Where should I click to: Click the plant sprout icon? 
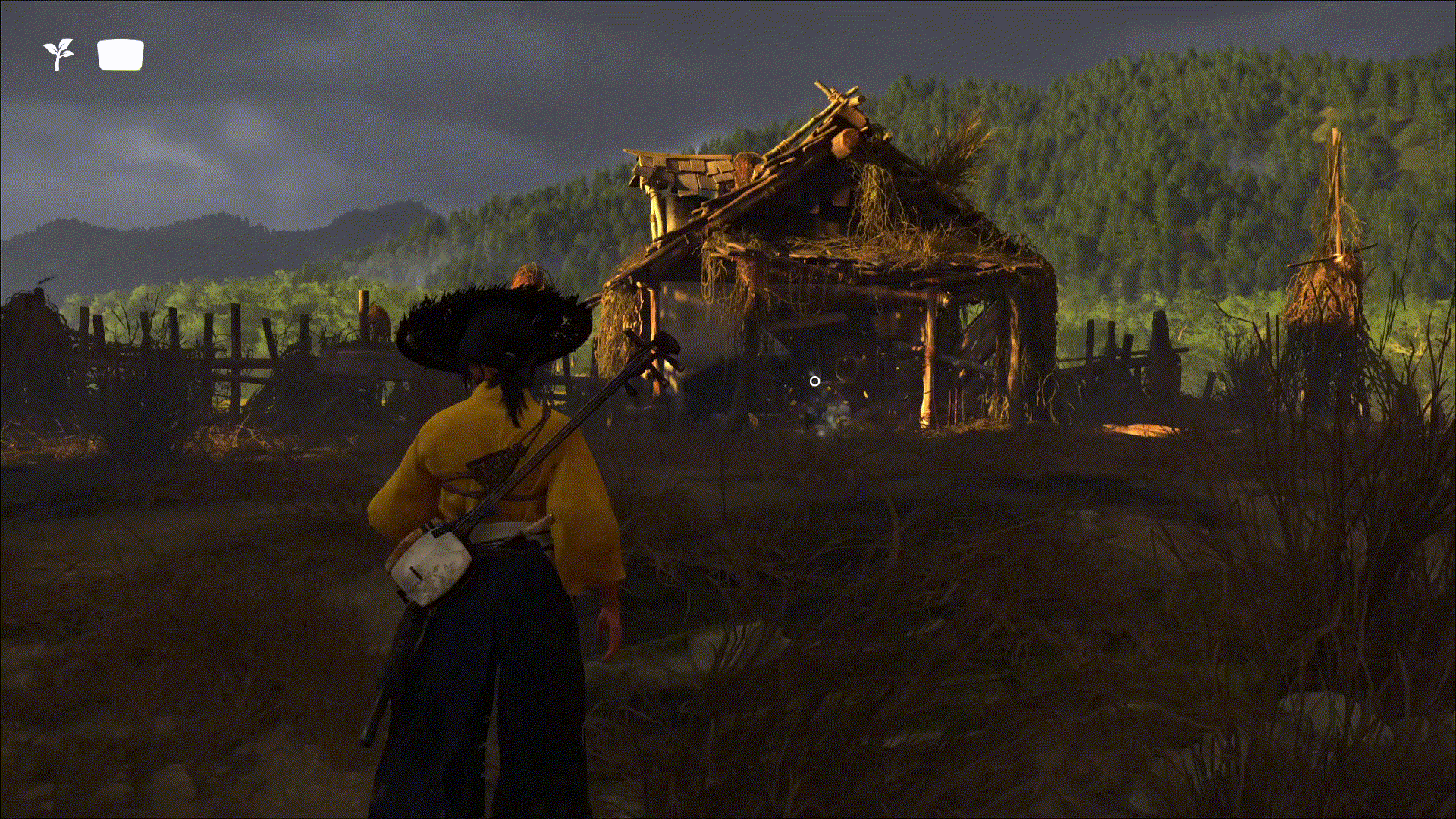[58, 55]
